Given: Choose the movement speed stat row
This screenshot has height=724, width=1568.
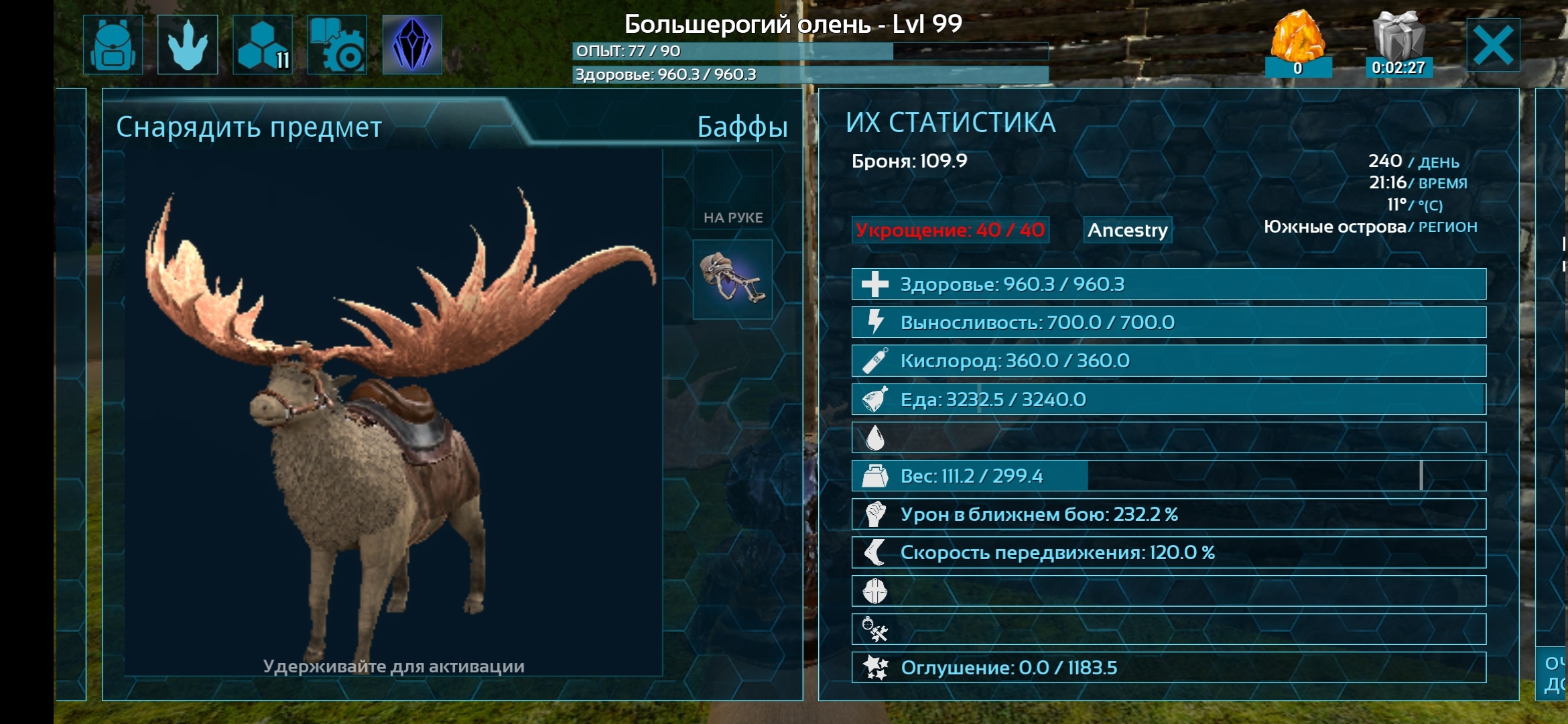Looking at the screenshot, I should point(1169,552).
